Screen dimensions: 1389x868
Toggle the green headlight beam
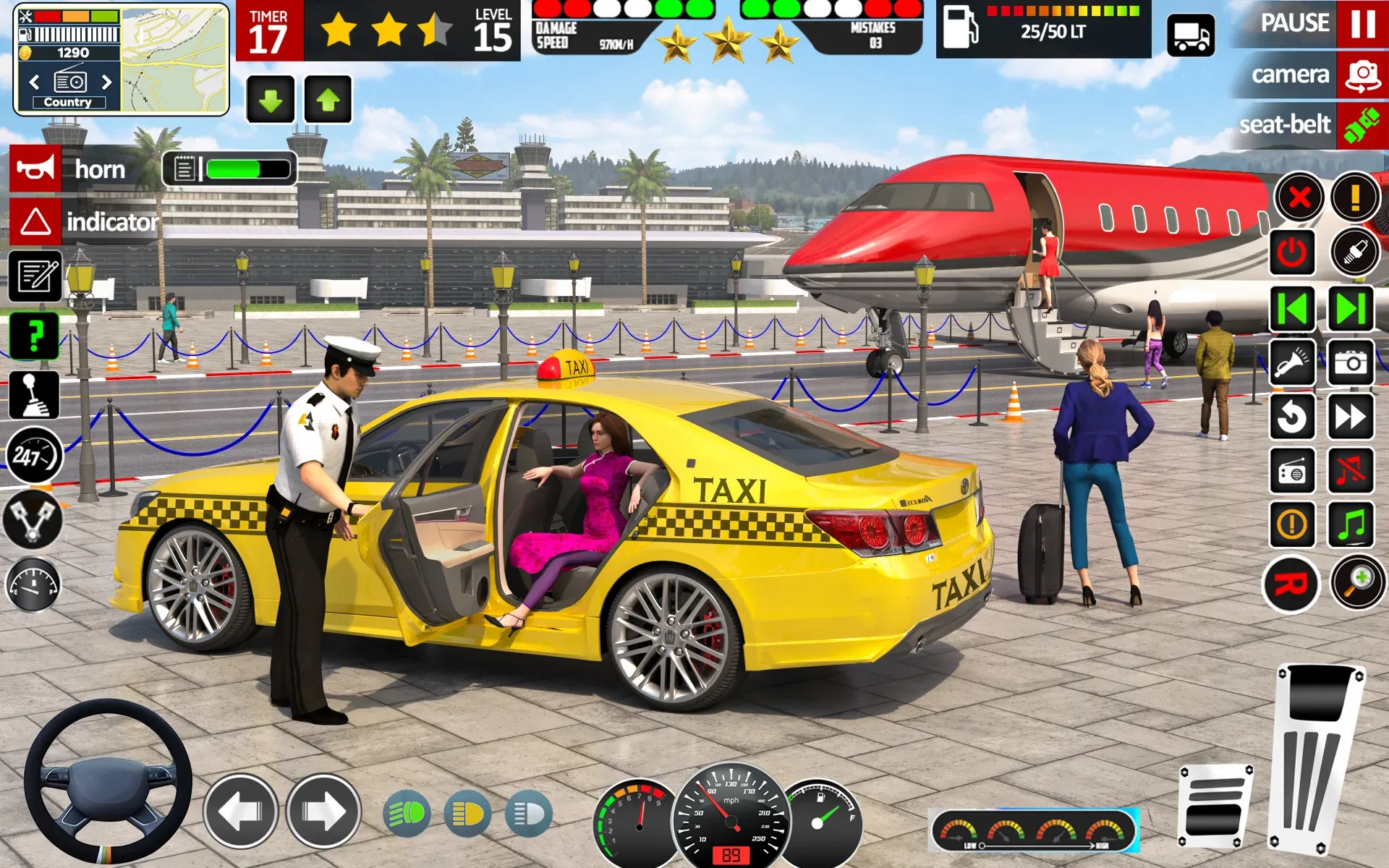coord(407,814)
